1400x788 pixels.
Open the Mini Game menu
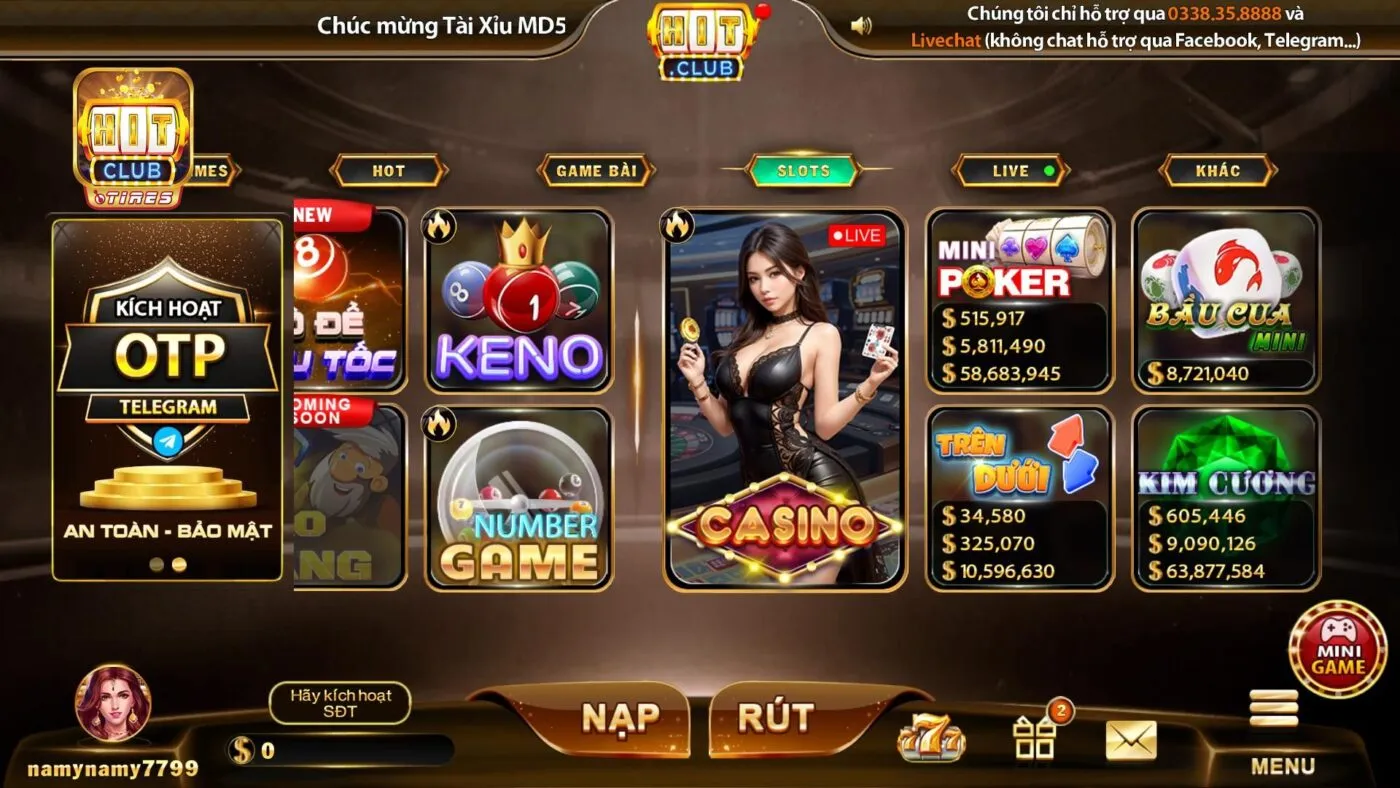(1337, 650)
